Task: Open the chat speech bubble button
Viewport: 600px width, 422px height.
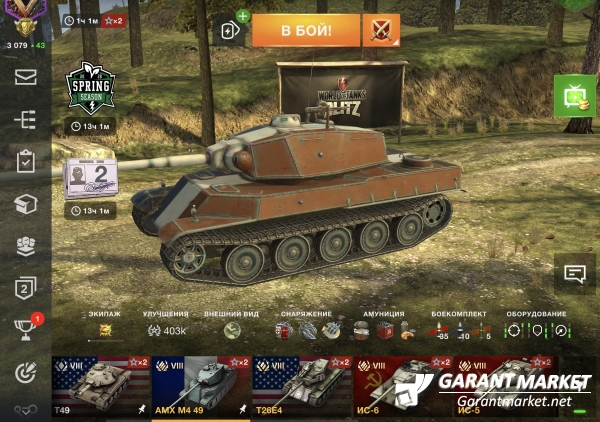Action: tap(574, 274)
